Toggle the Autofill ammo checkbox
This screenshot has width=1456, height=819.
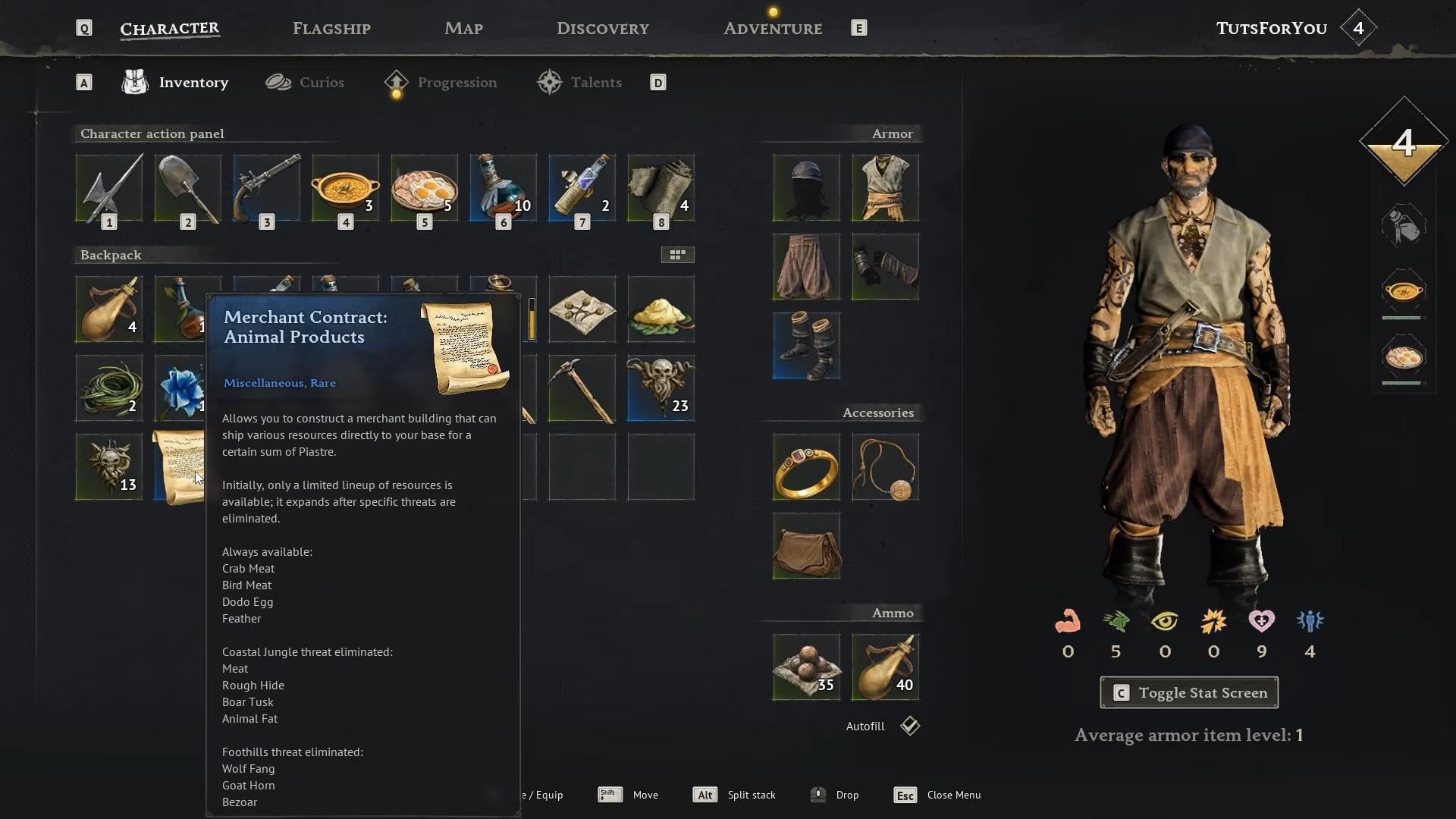pos(910,726)
